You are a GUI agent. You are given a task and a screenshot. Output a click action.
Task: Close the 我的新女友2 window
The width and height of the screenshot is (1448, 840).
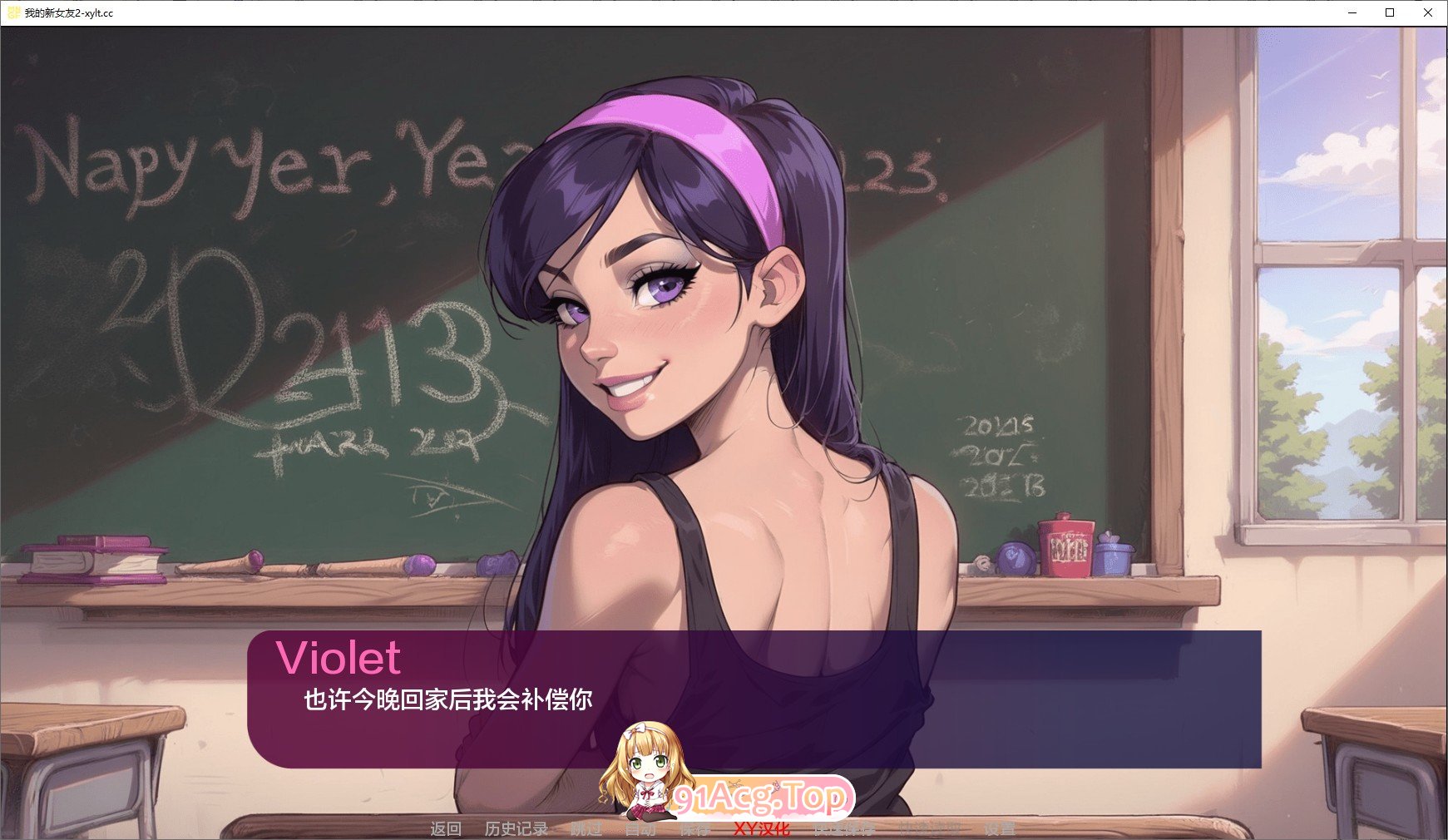pos(1429,12)
